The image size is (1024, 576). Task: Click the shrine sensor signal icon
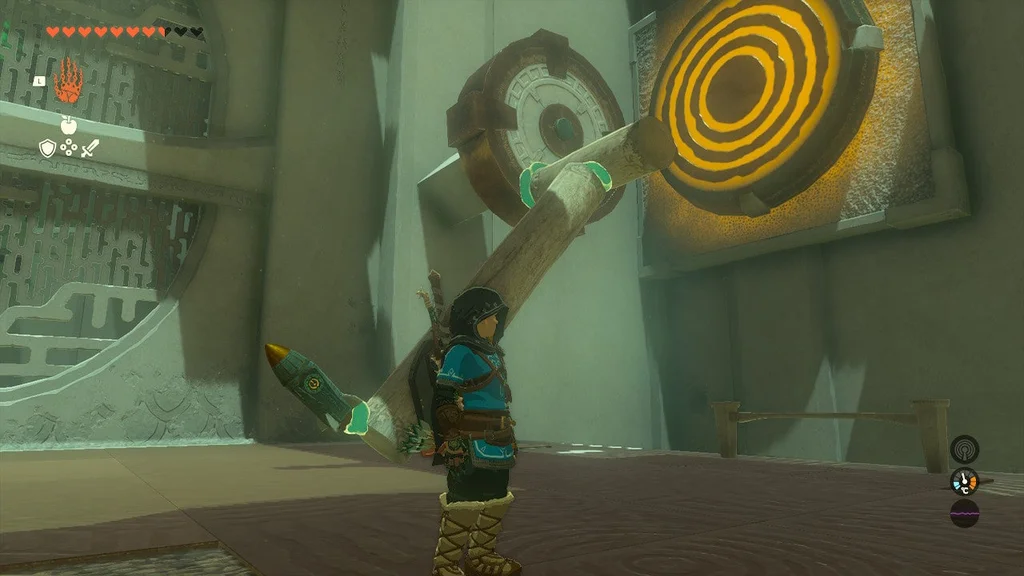[x=964, y=448]
